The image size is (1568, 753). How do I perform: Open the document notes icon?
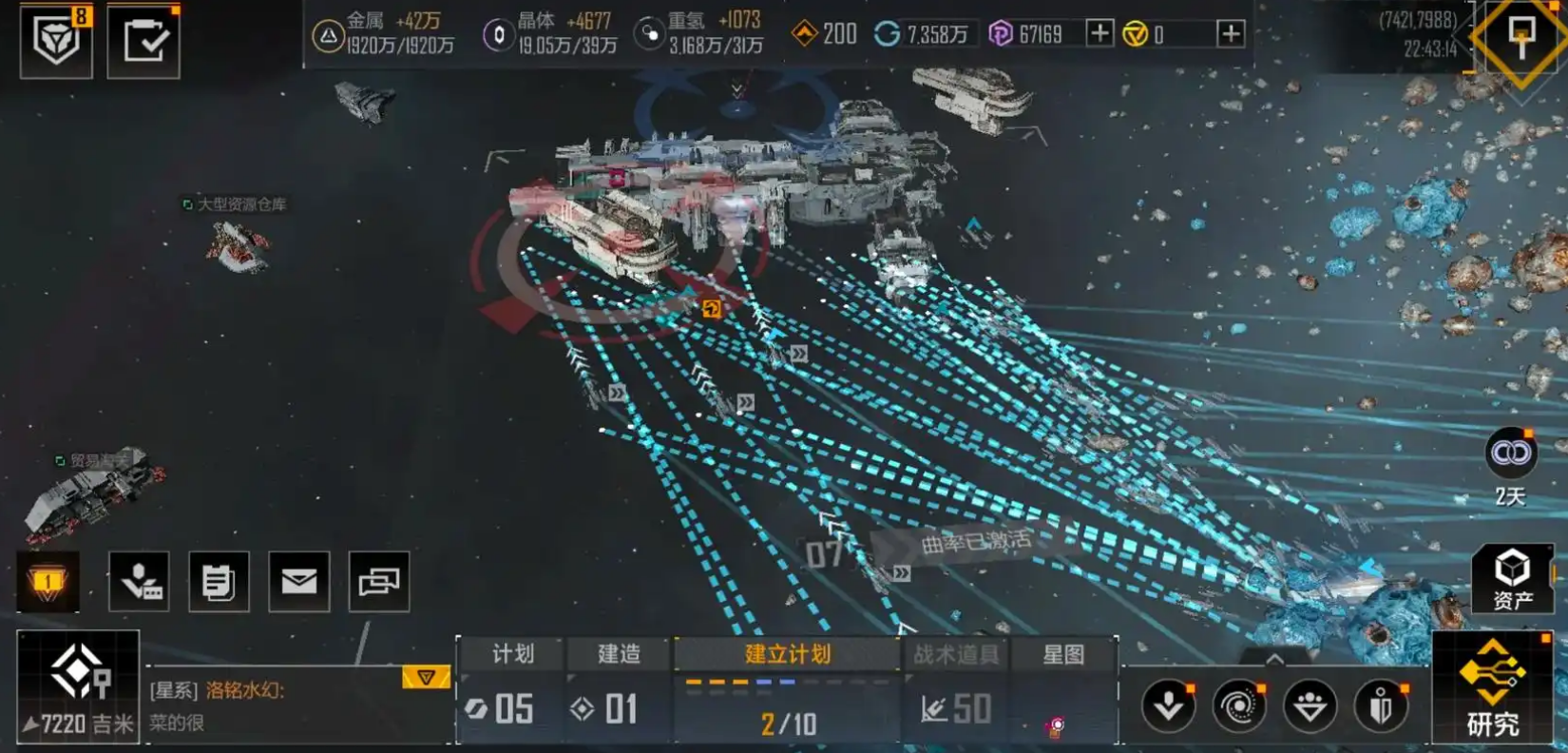219,581
